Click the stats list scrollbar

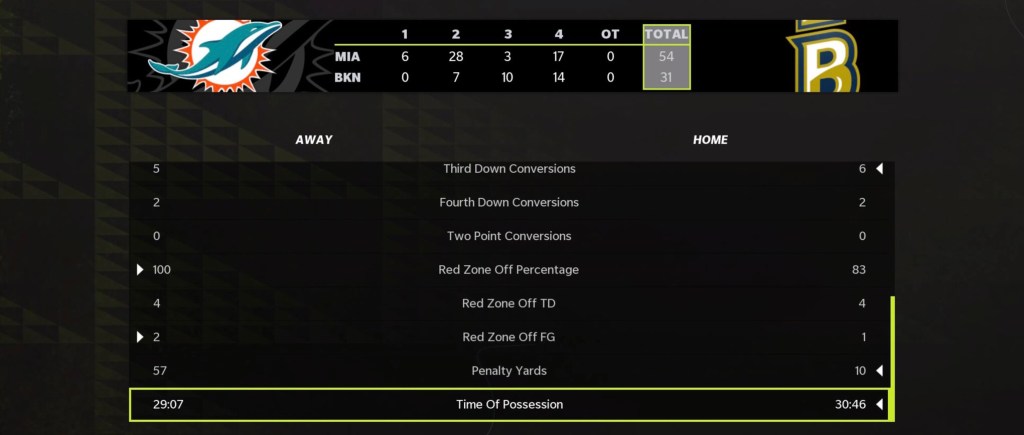[x=892, y=355]
